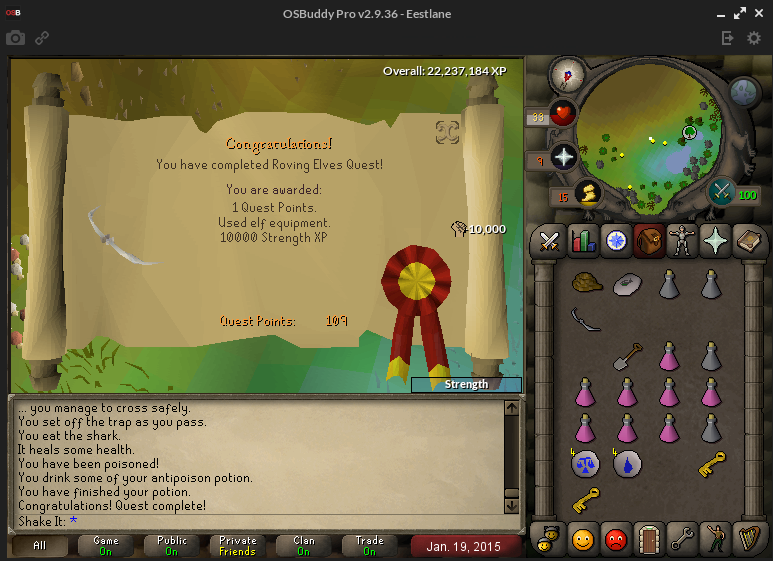Switch to the Stats tab
The width and height of the screenshot is (773, 561).
click(582, 241)
